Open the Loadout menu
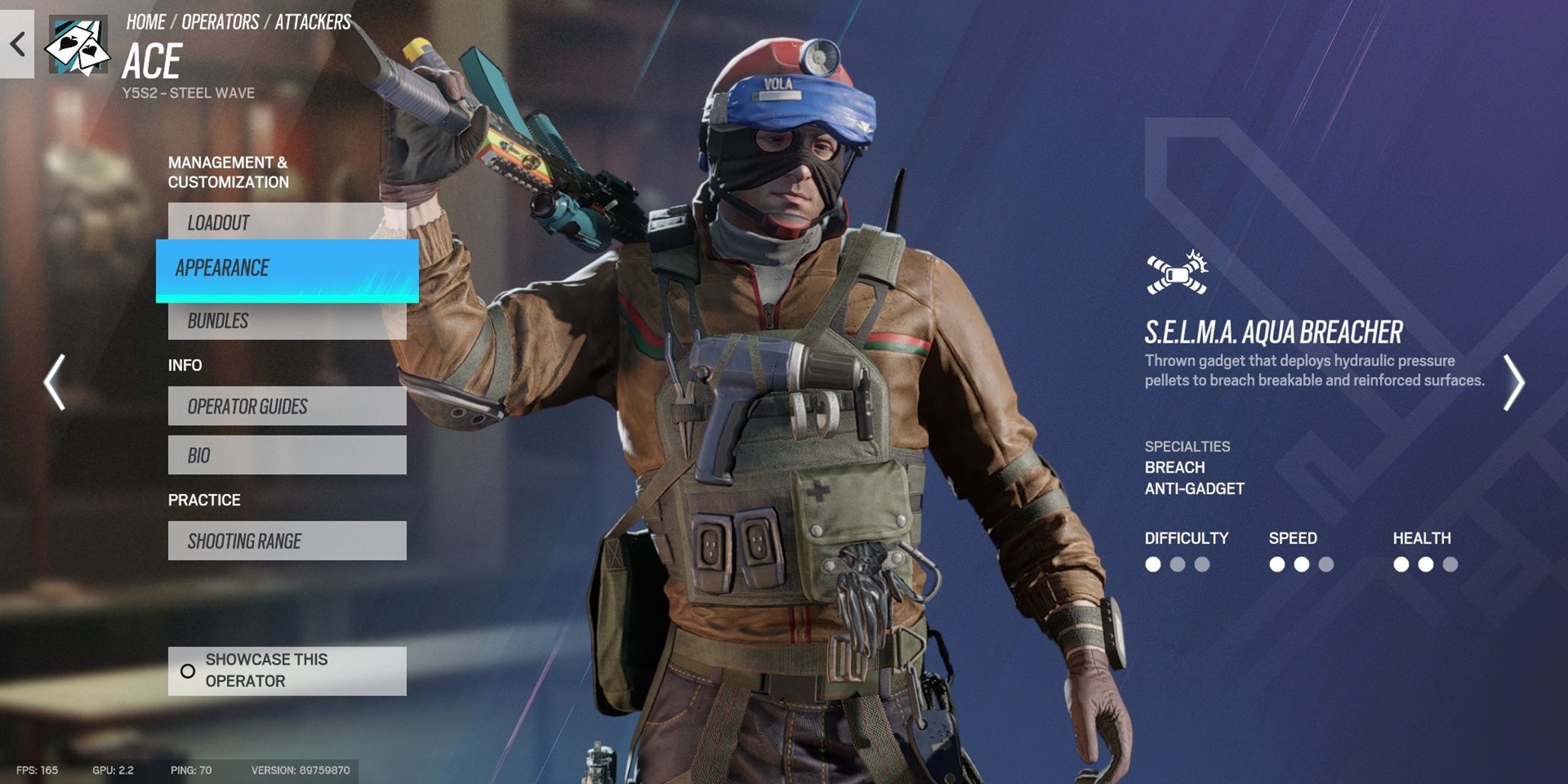The image size is (1568, 784). [287, 222]
